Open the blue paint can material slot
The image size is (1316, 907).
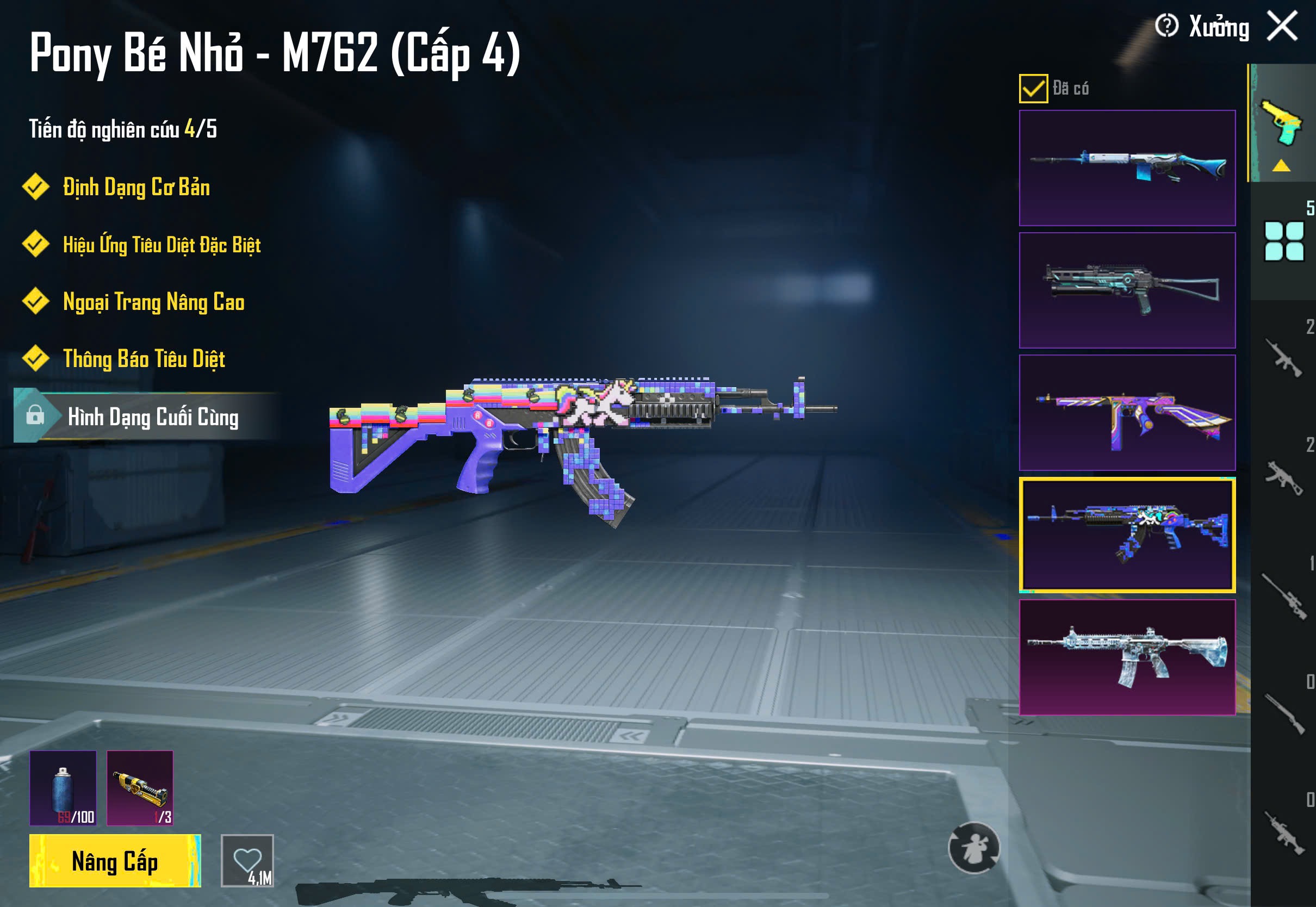point(63,788)
